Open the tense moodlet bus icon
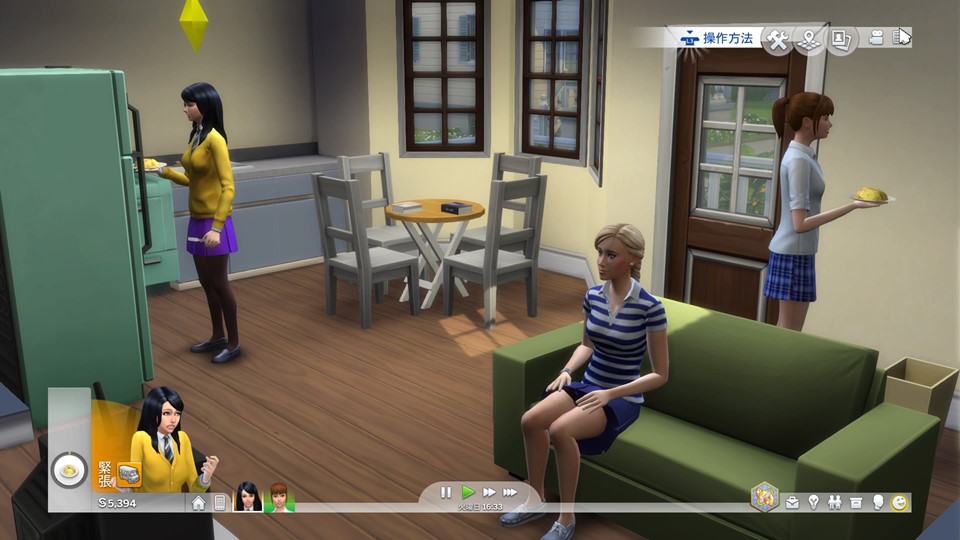The height and width of the screenshot is (540, 960). [x=128, y=474]
